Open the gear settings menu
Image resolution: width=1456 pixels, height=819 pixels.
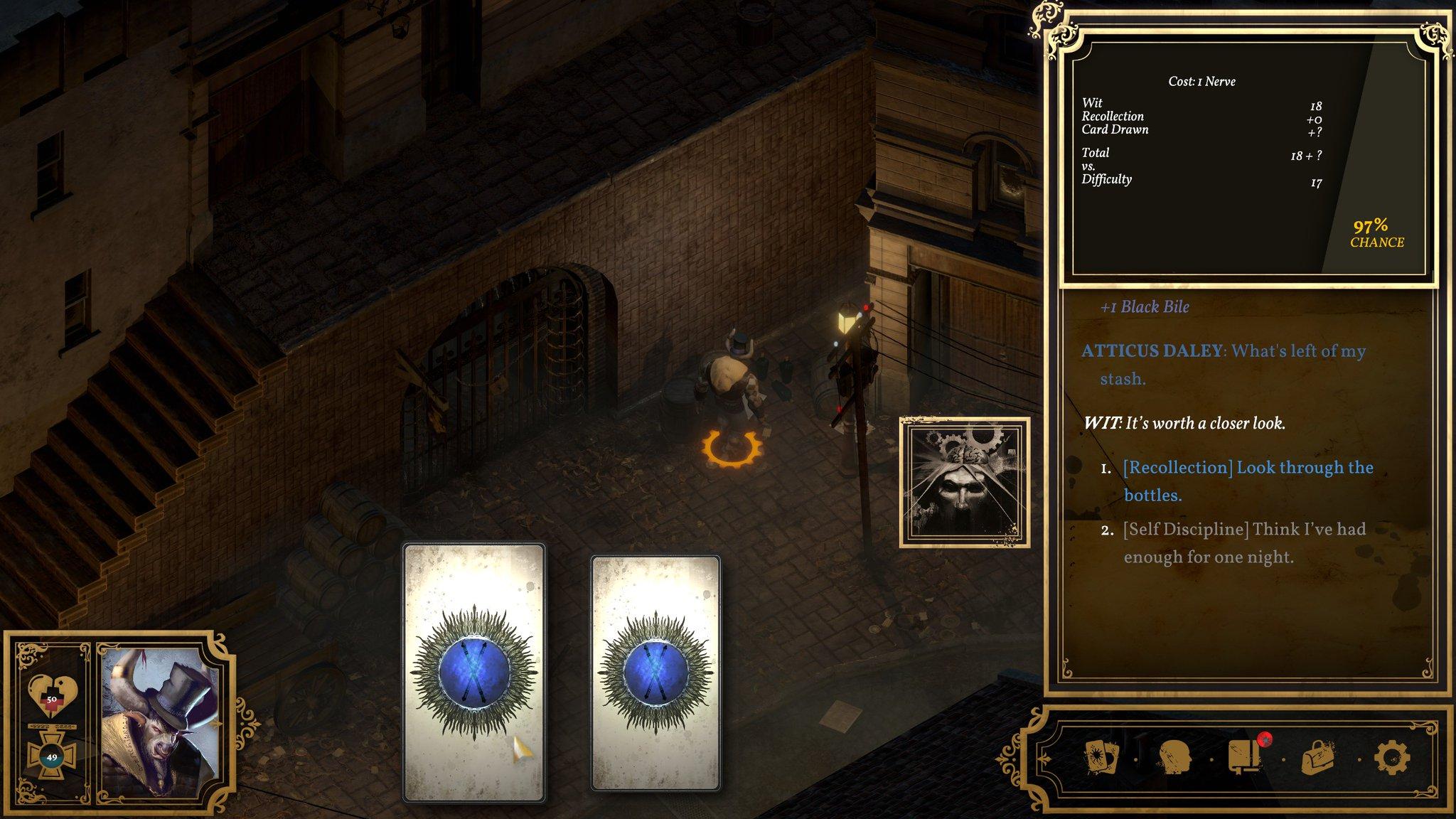pyautogui.click(x=1391, y=756)
